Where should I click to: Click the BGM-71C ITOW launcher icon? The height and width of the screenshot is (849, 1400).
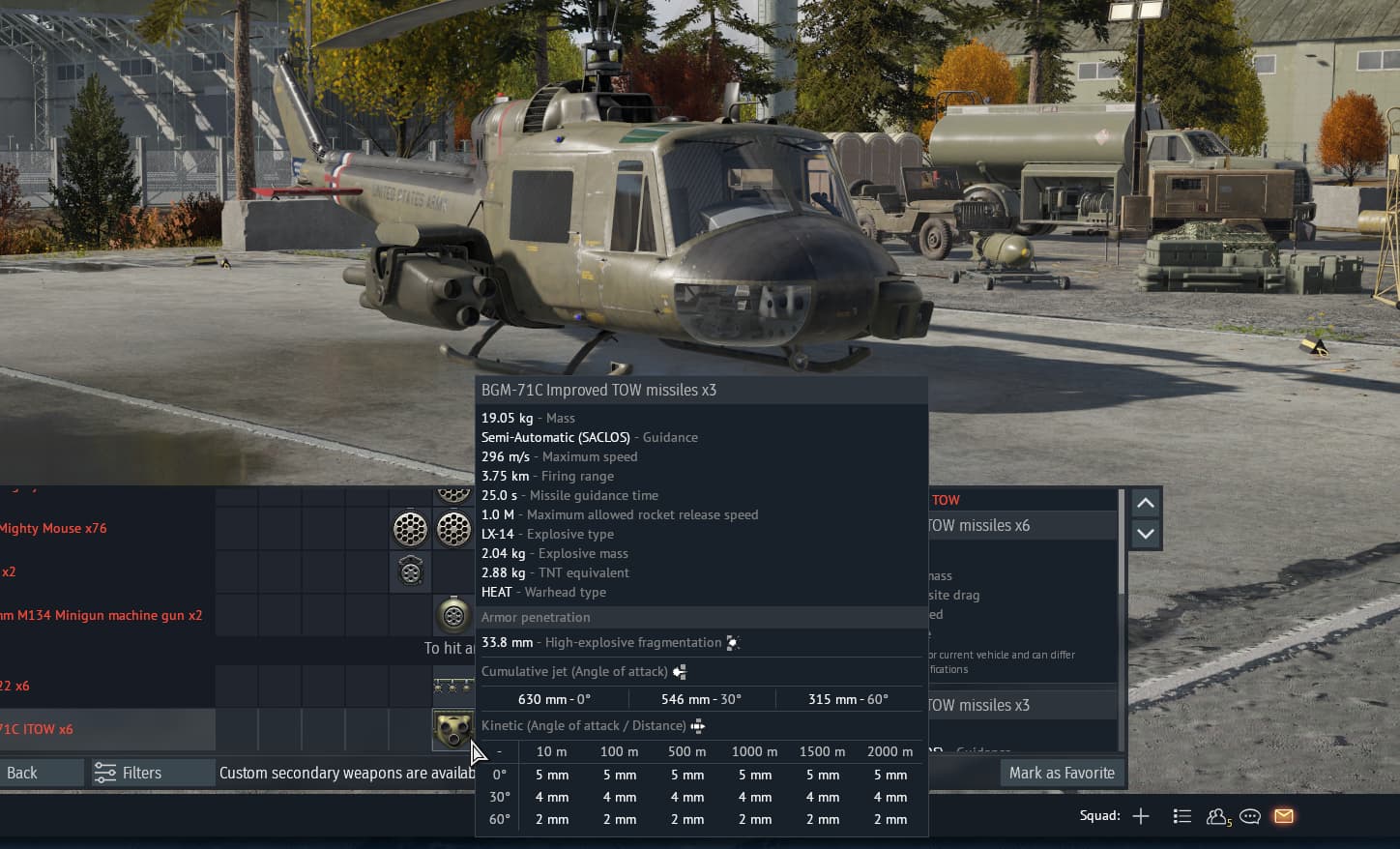453,731
